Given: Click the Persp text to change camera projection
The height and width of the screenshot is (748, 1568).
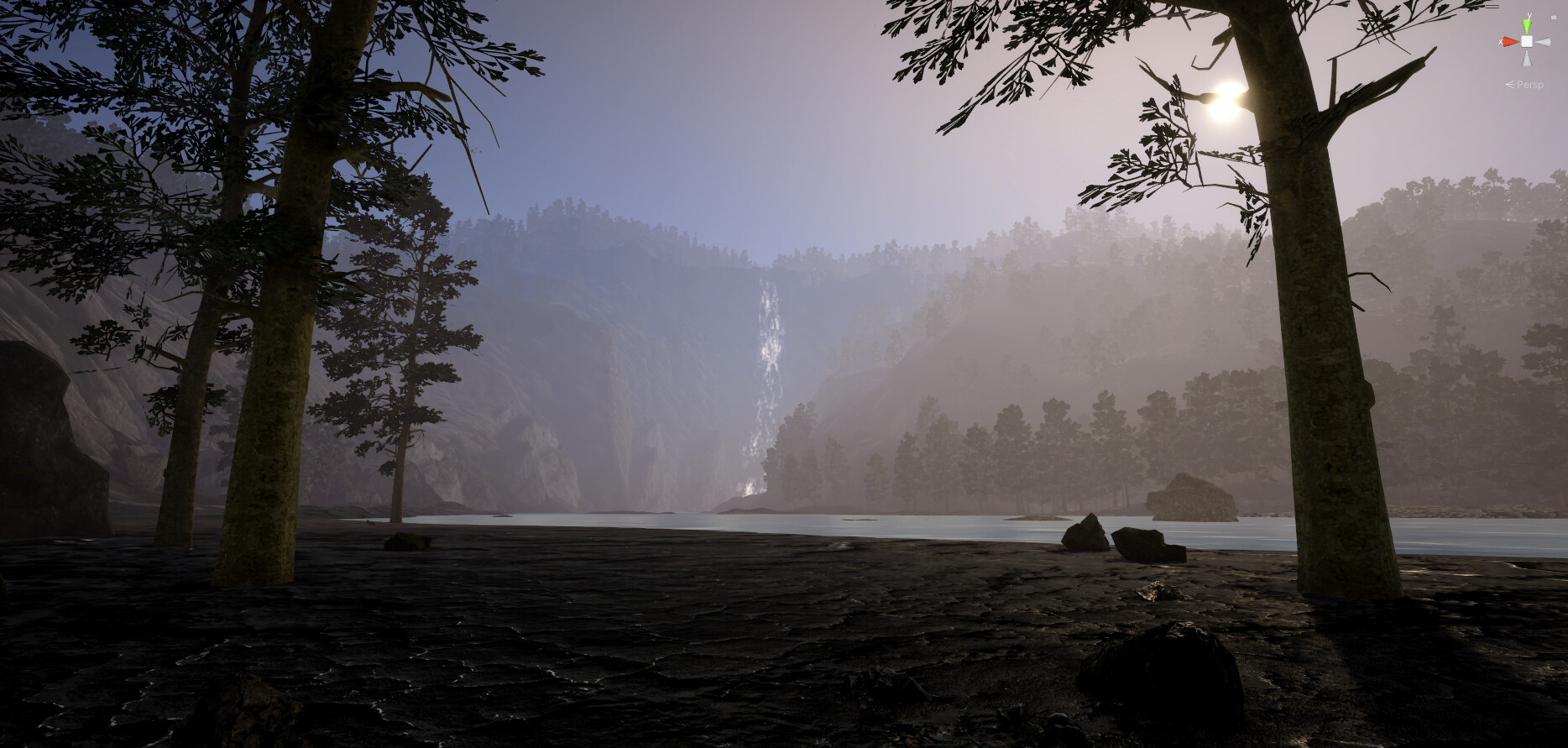Looking at the screenshot, I should tap(1531, 84).
